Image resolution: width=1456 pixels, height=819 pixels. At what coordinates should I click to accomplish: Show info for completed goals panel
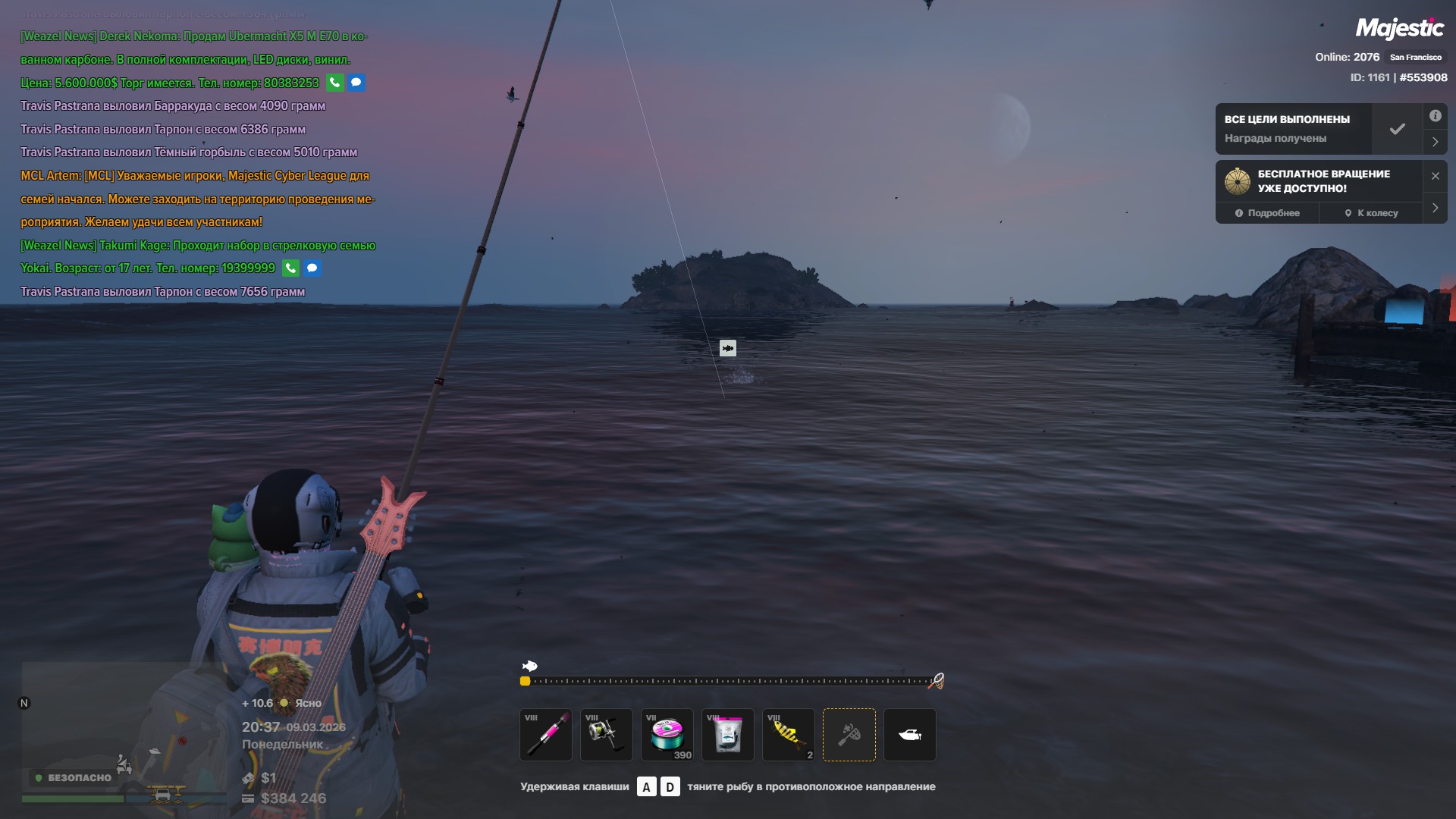(x=1435, y=116)
